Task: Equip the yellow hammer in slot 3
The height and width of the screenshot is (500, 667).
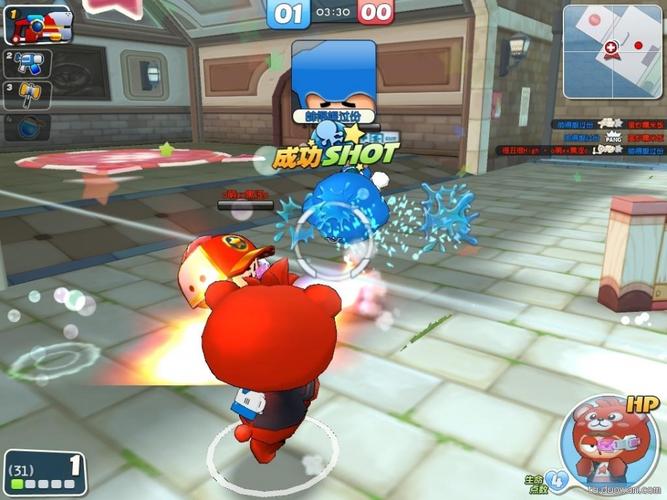Action: 25,96
